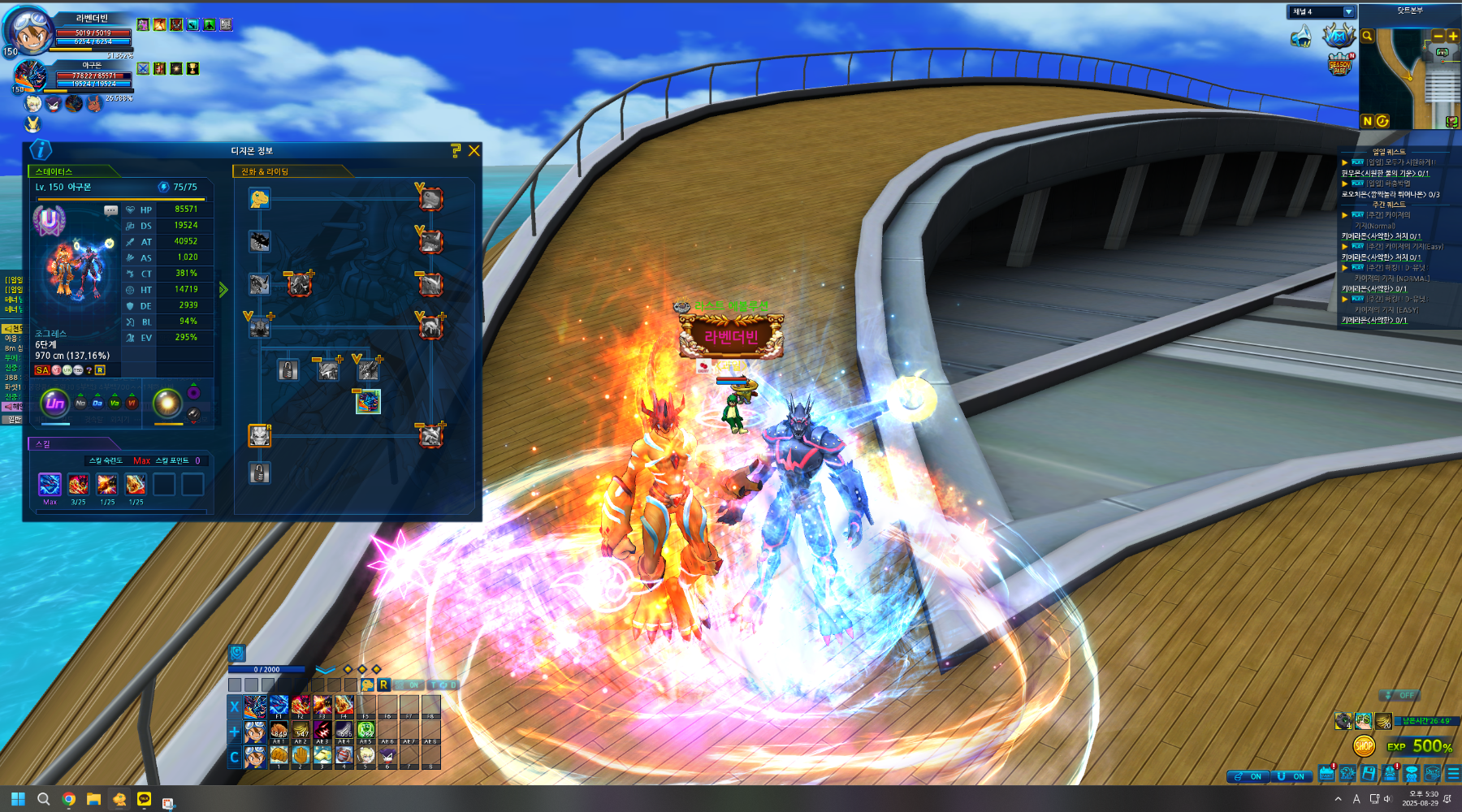1462x812 pixels.
Task: Open Windows Start menu
Action: click(x=18, y=799)
